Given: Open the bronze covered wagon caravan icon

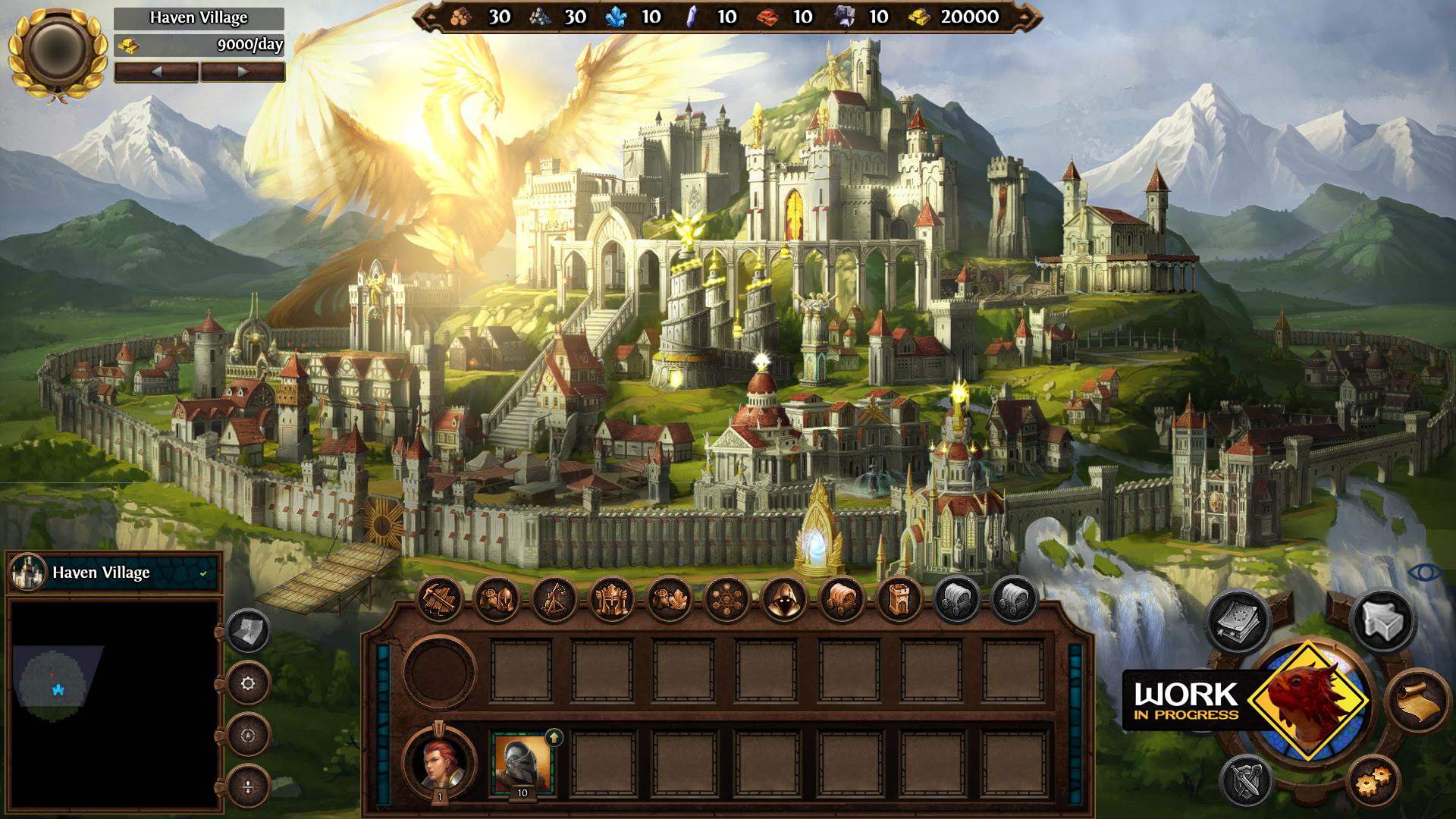Looking at the screenshot, I should pos(842,600).
